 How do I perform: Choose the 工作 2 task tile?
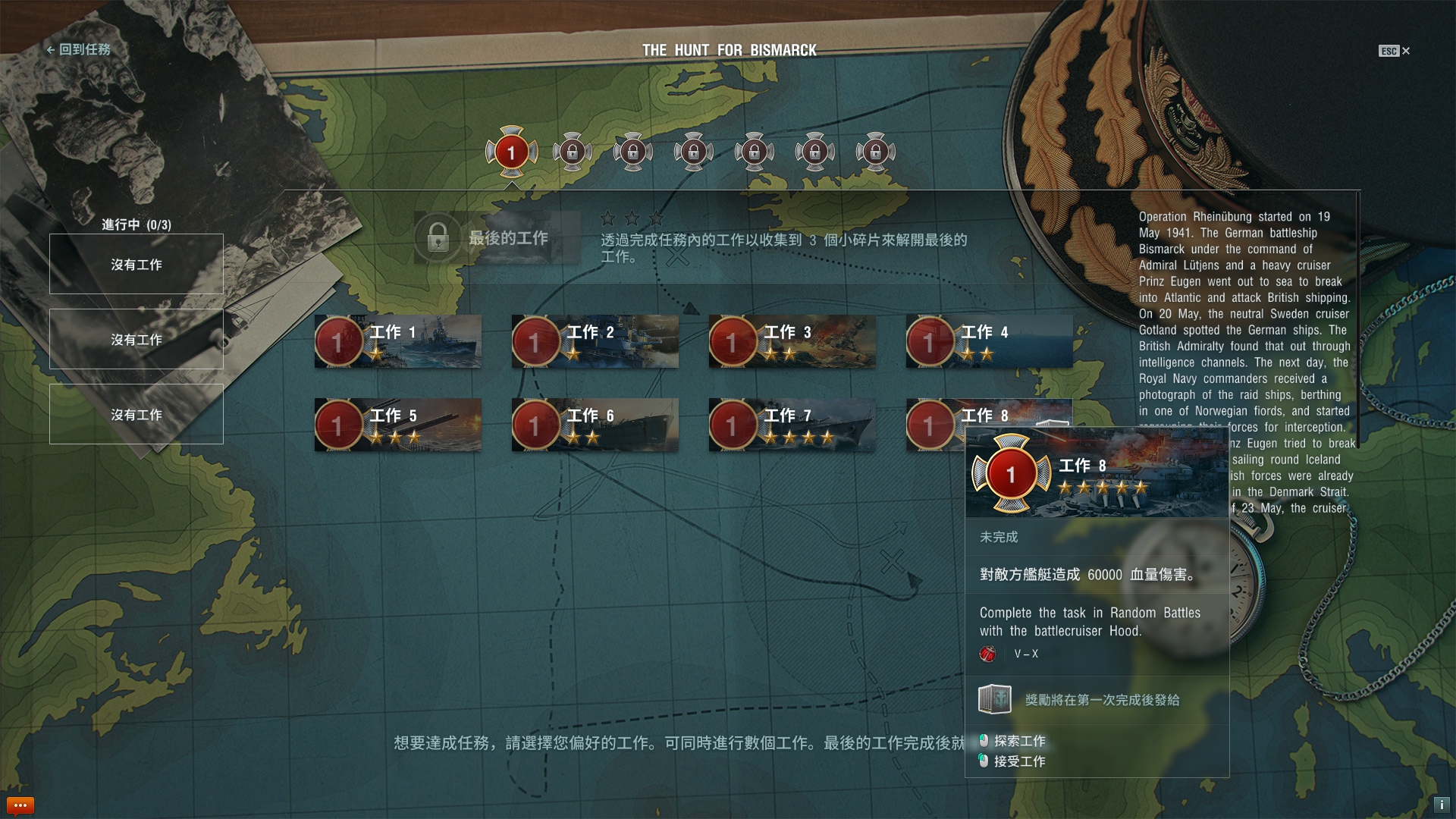[595, 342]
